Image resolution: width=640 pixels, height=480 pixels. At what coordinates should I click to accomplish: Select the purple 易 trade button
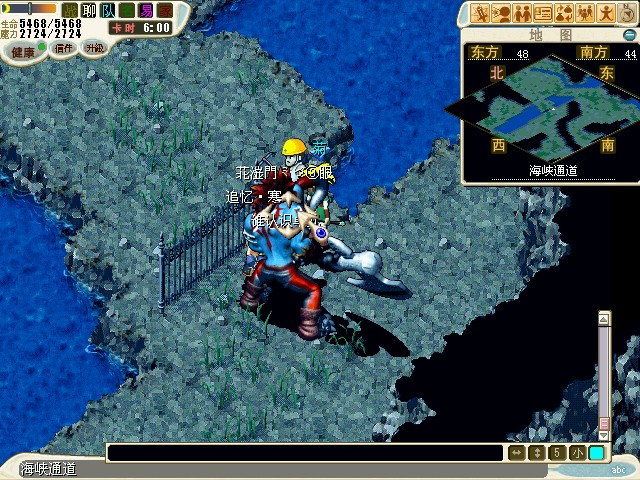point(146,10)
